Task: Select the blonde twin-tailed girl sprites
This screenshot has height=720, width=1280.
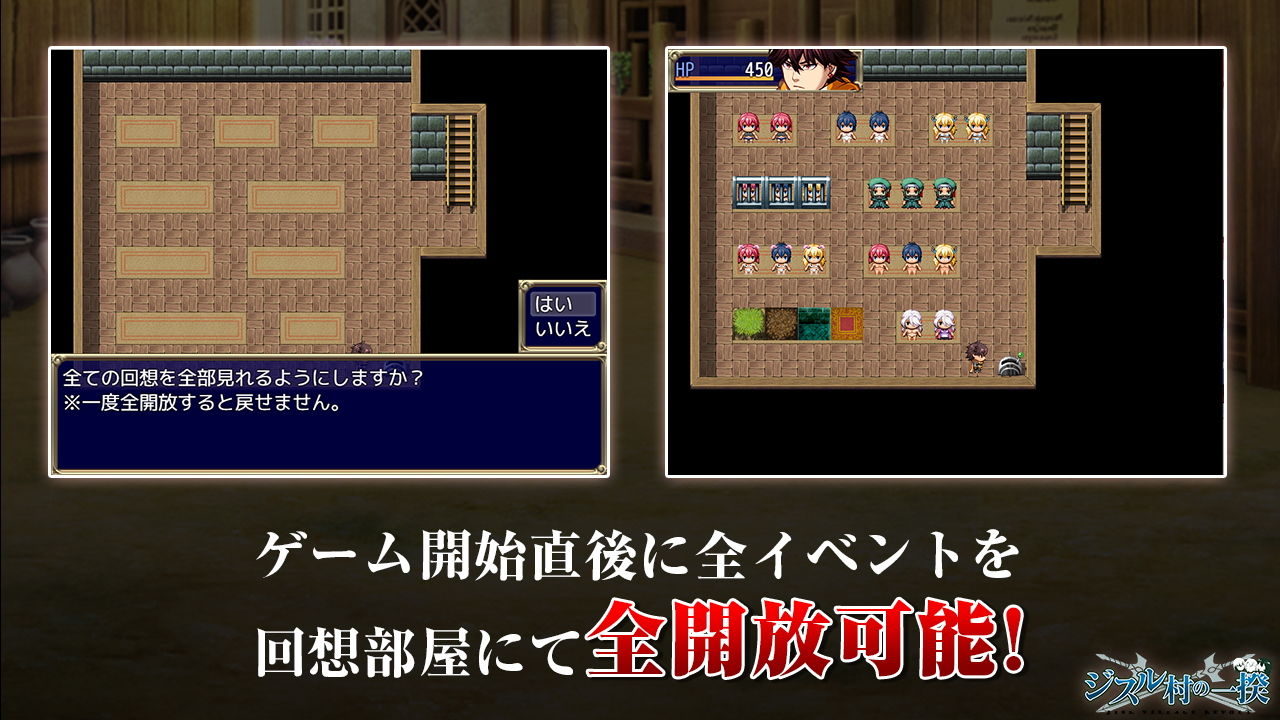Action: coord(945,125)
